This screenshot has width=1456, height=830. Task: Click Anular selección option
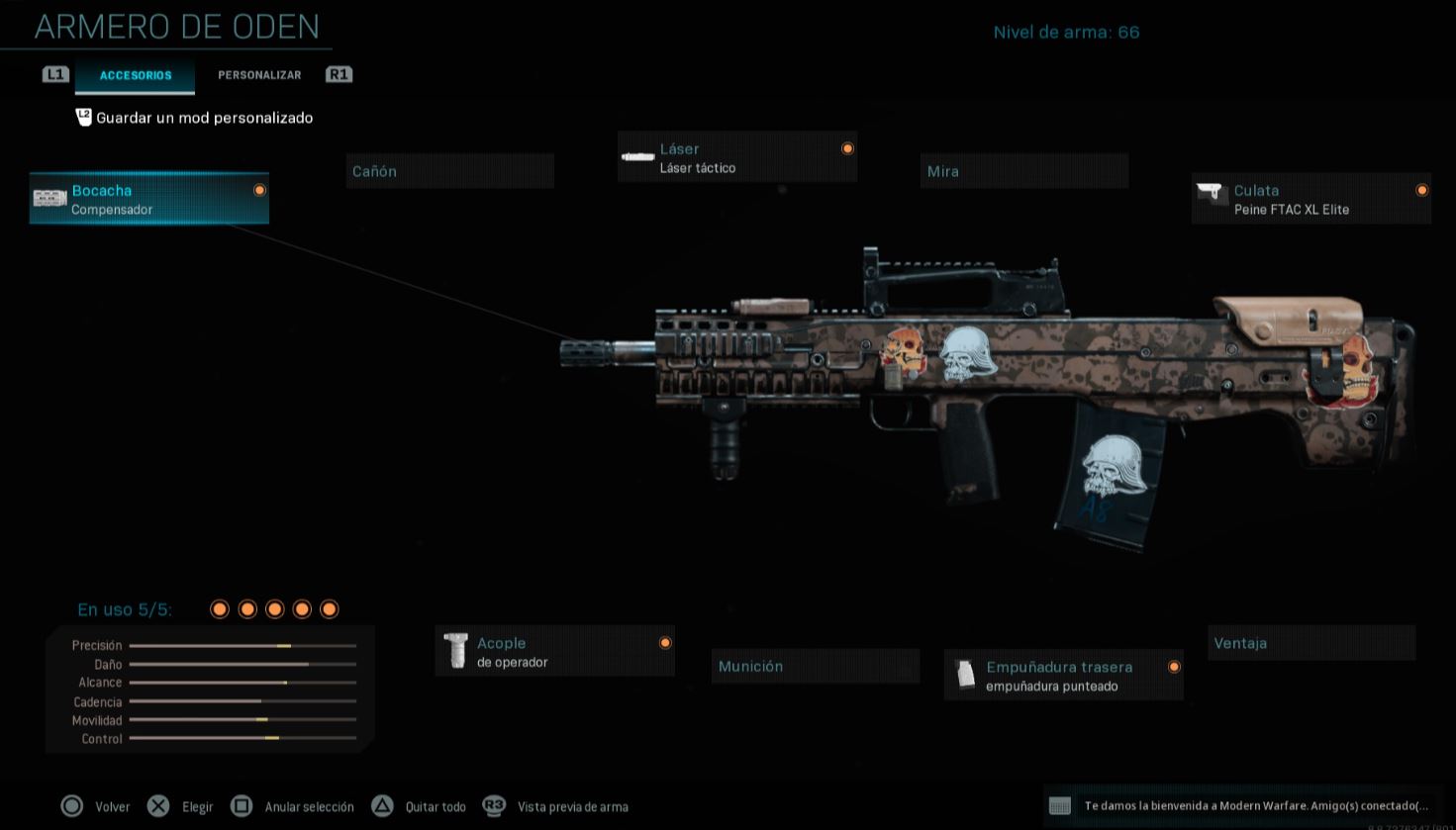293,806
